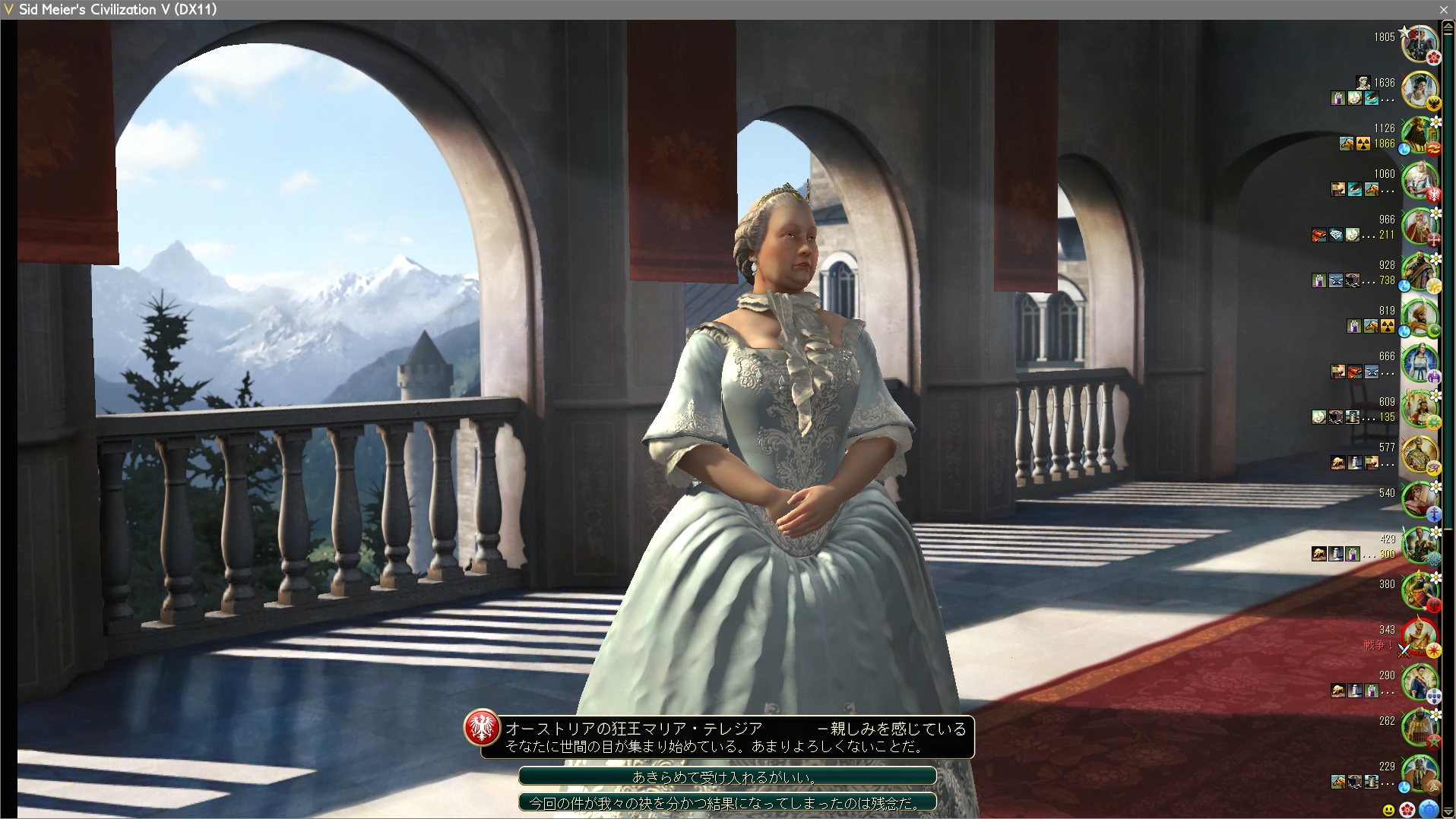Screen dimensions: 1456x819
Task: Select the leader portrait with score 666
Action: [1419, 363]
